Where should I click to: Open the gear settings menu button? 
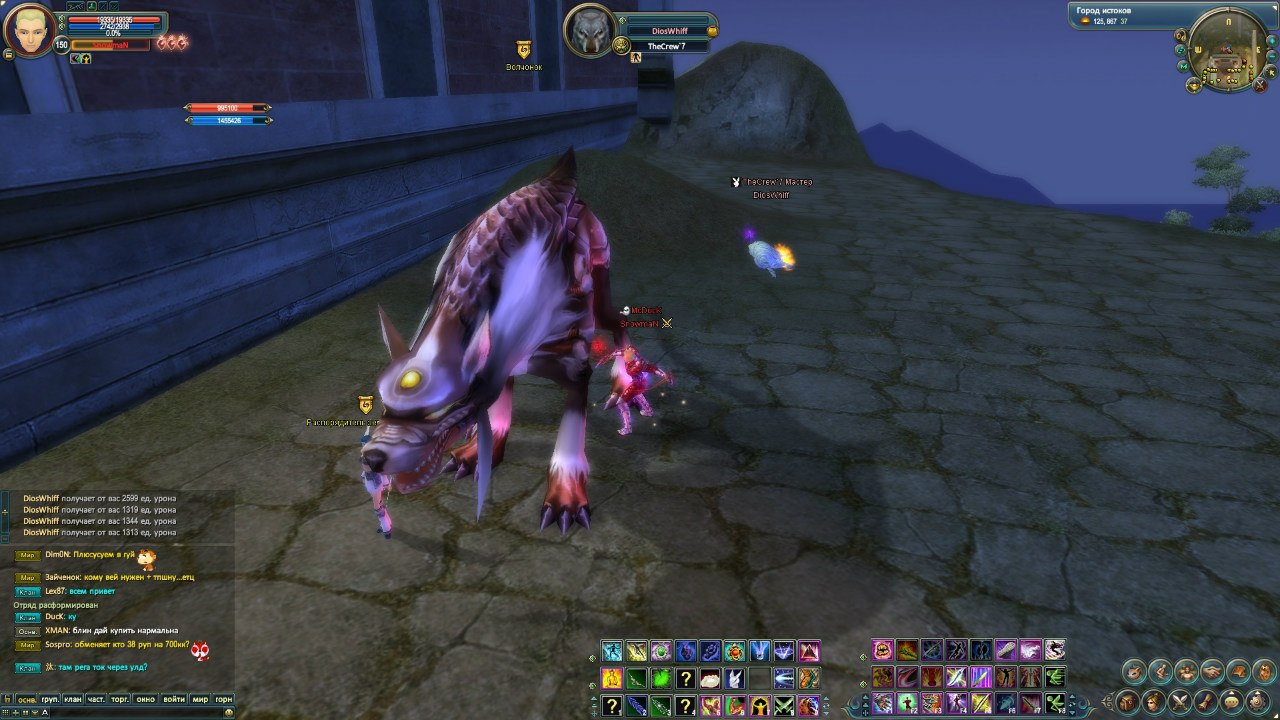point(1258,701)
